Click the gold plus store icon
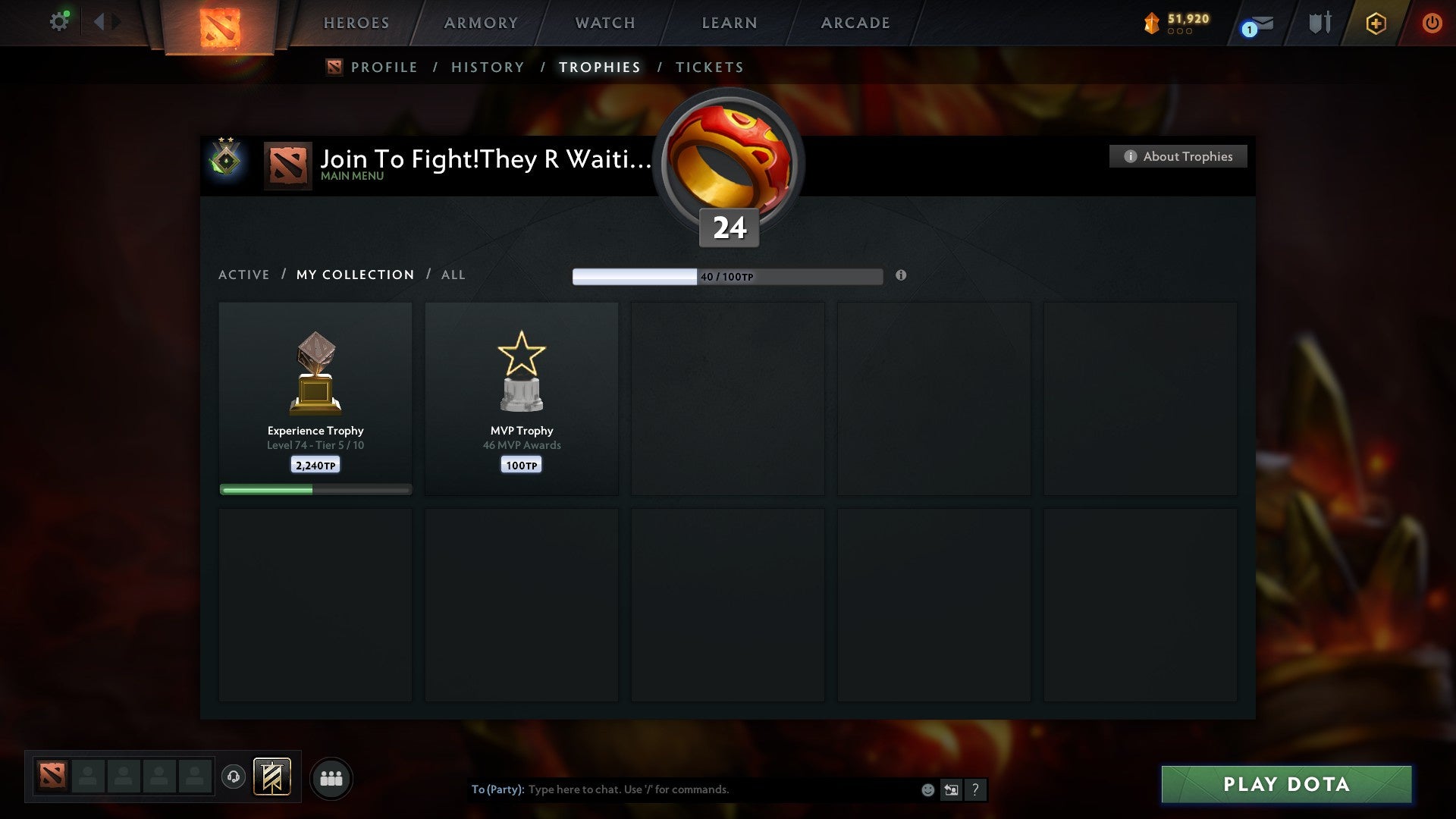This screenshot has height=819, width=1456. pyautogui.click(x=1376, y=23)
